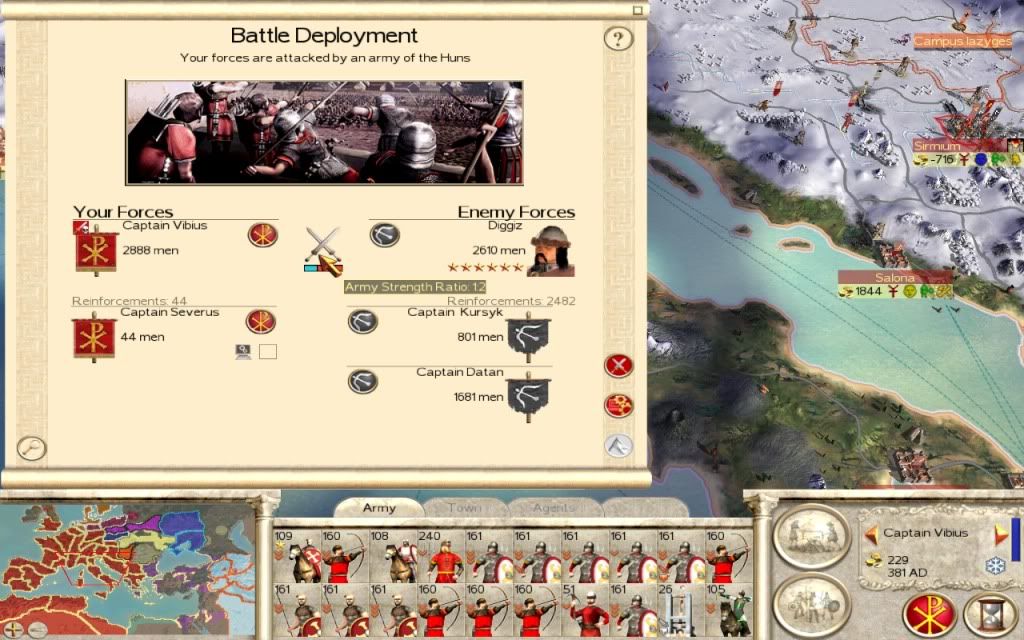The height and width of the screenshot is (640, 1024).
Task: Click the red withdraw button on the scroll
Action: 619,365
